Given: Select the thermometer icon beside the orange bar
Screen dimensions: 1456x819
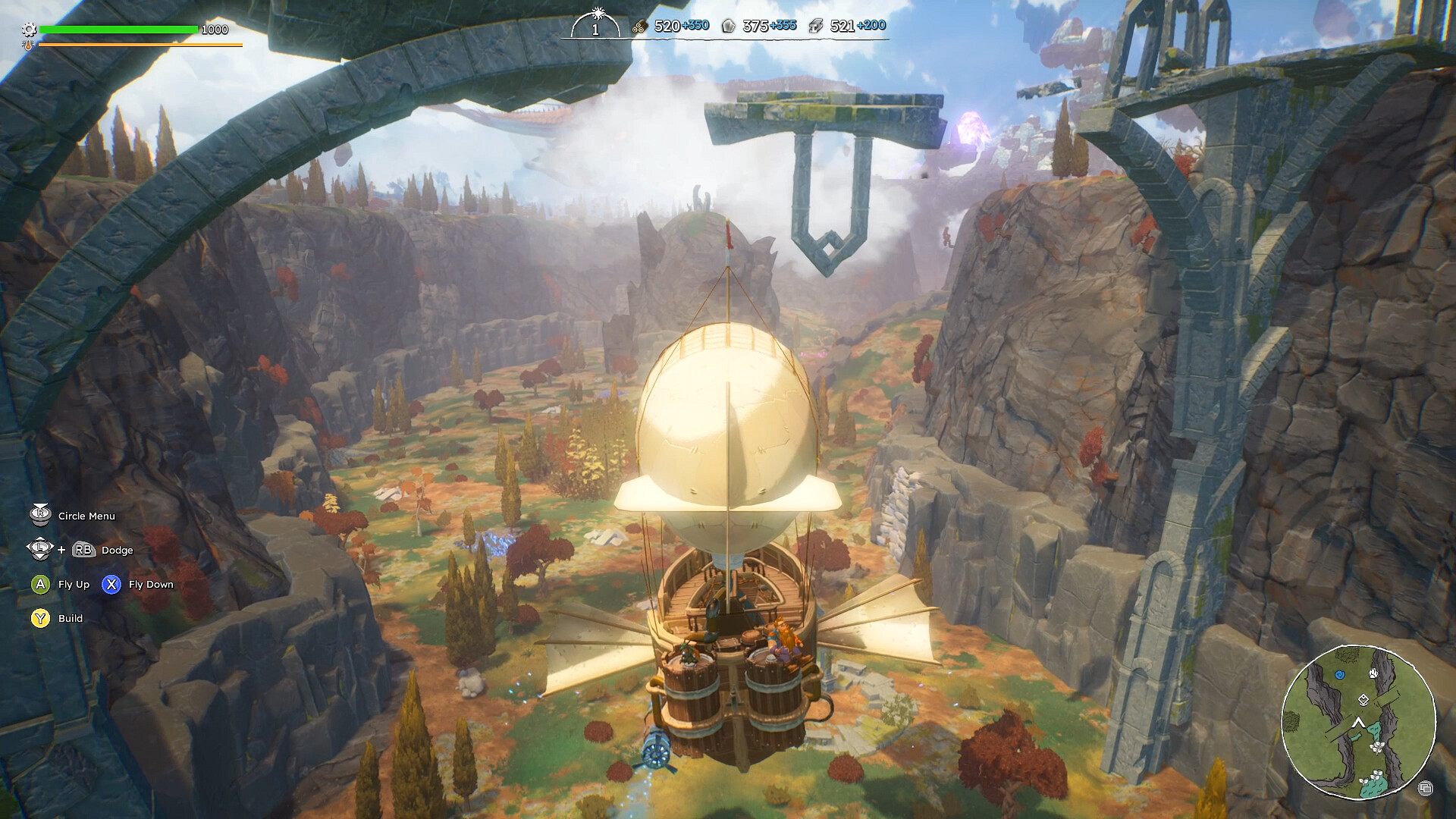Looking at the screenshot, I should click(x=28, y=45).
